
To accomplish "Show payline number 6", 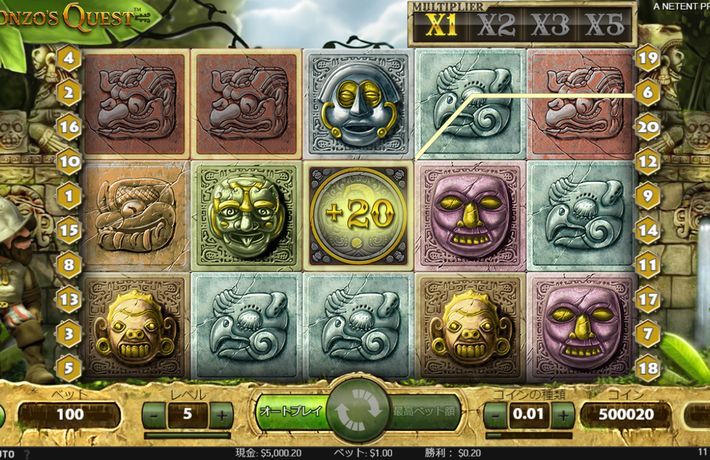I will click(x=648, y=93).
